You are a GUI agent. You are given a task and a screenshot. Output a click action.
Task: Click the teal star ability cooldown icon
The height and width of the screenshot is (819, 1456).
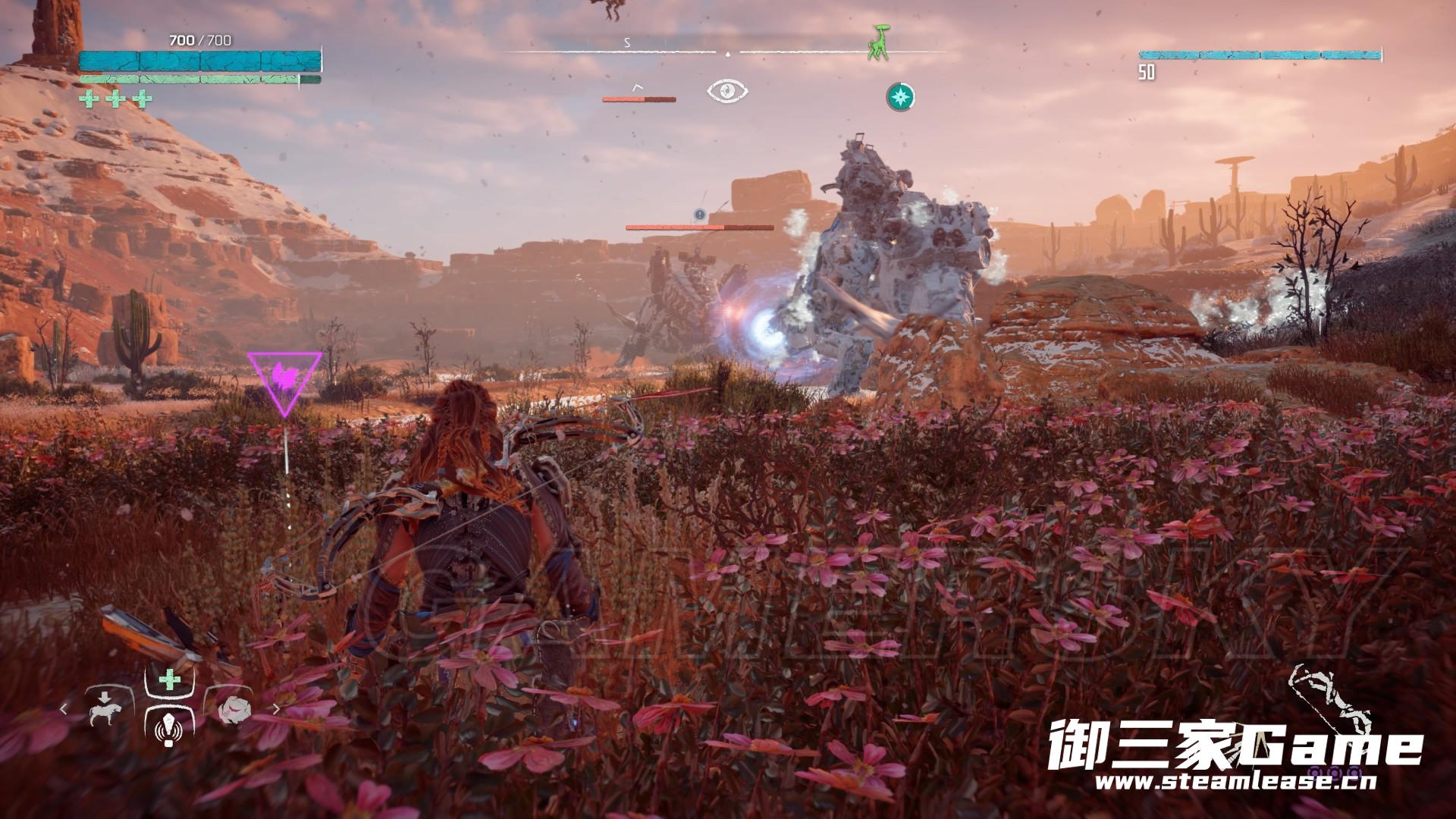pos(900,96)
